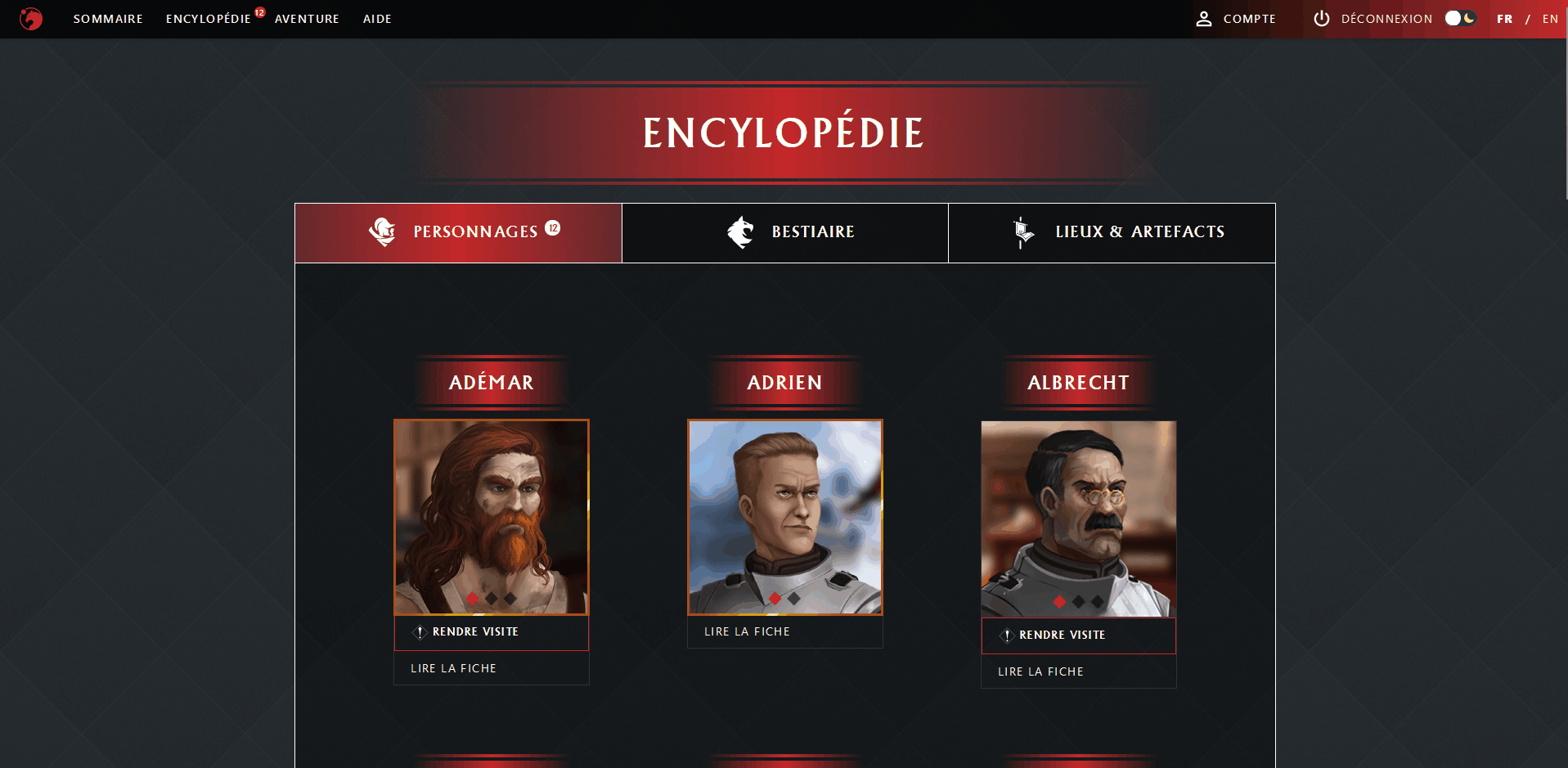The image size is (1568, 768).
Task: Open the Aventure menu entry
Action: [307, 19]
